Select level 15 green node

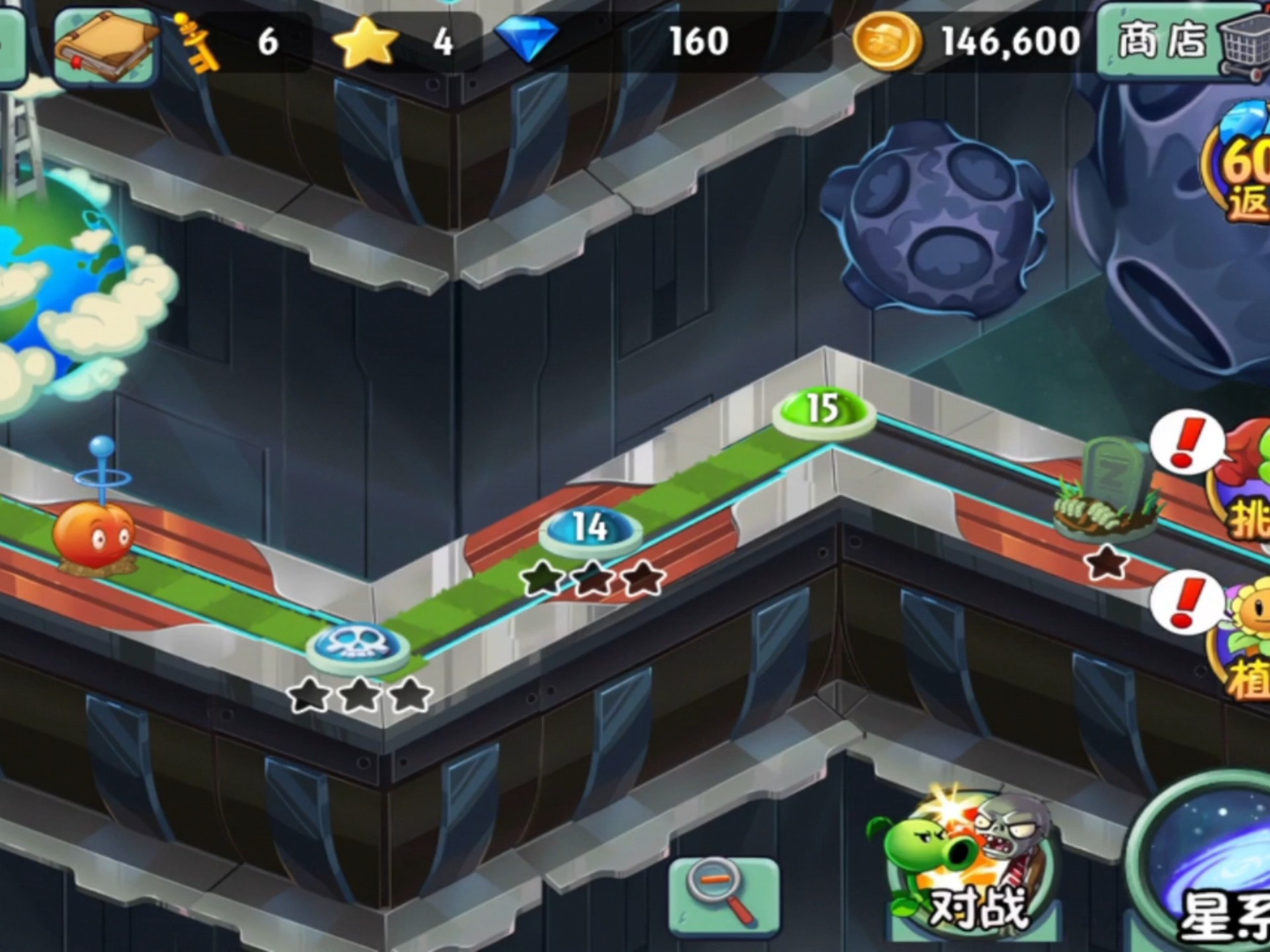click(x=824, y=410)
